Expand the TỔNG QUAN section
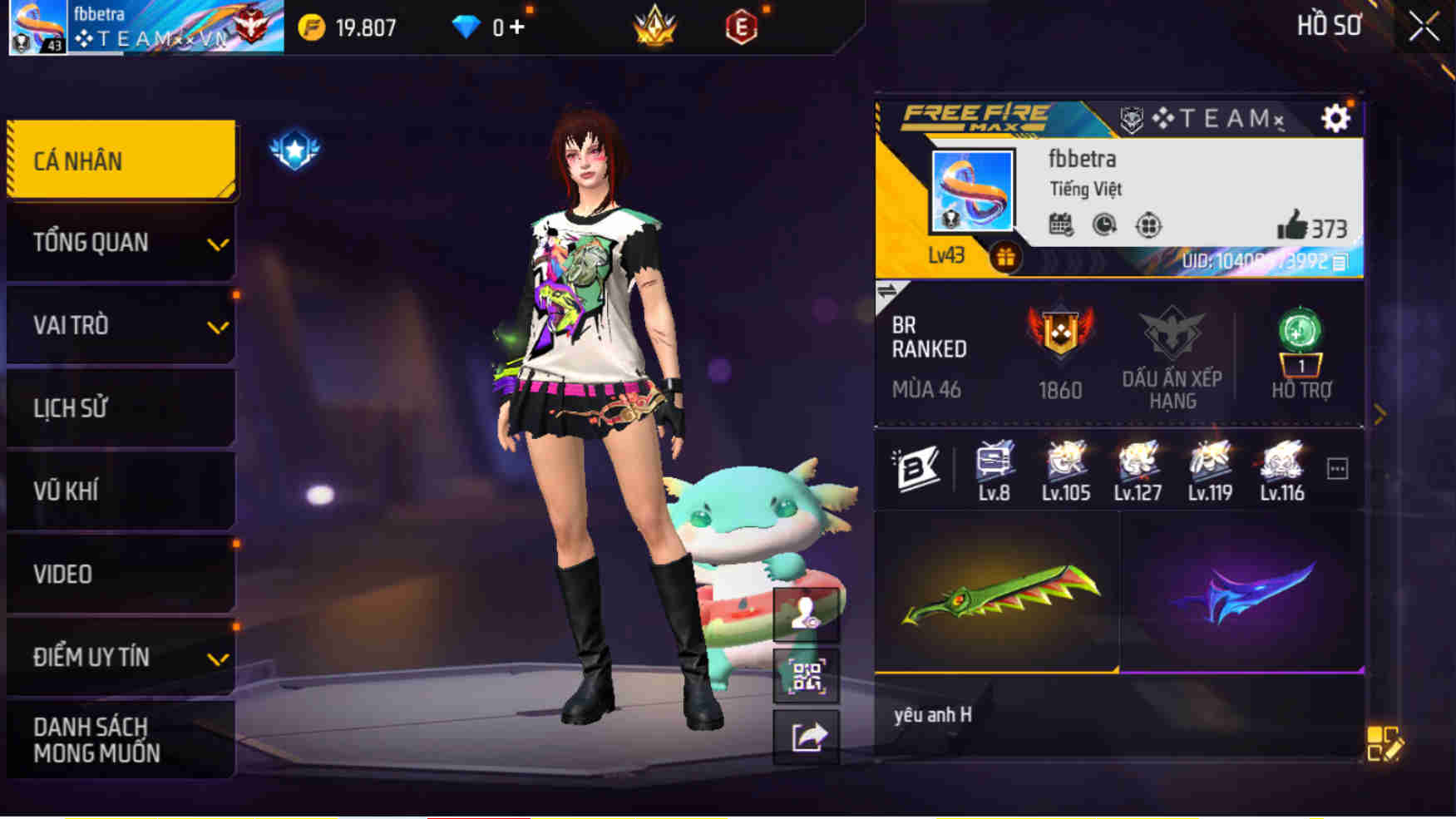 121,242
